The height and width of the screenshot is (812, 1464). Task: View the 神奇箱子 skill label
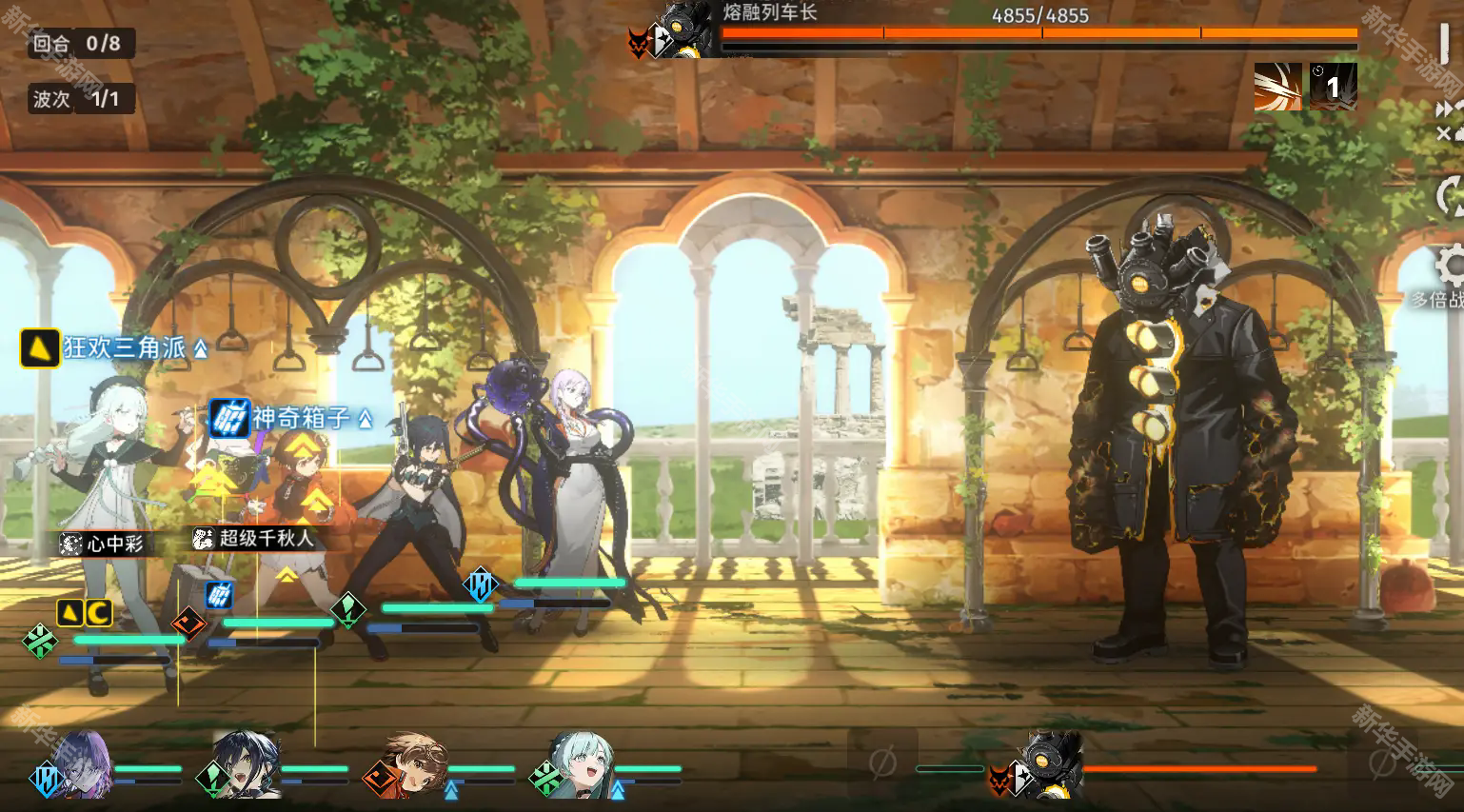point(290,417)
